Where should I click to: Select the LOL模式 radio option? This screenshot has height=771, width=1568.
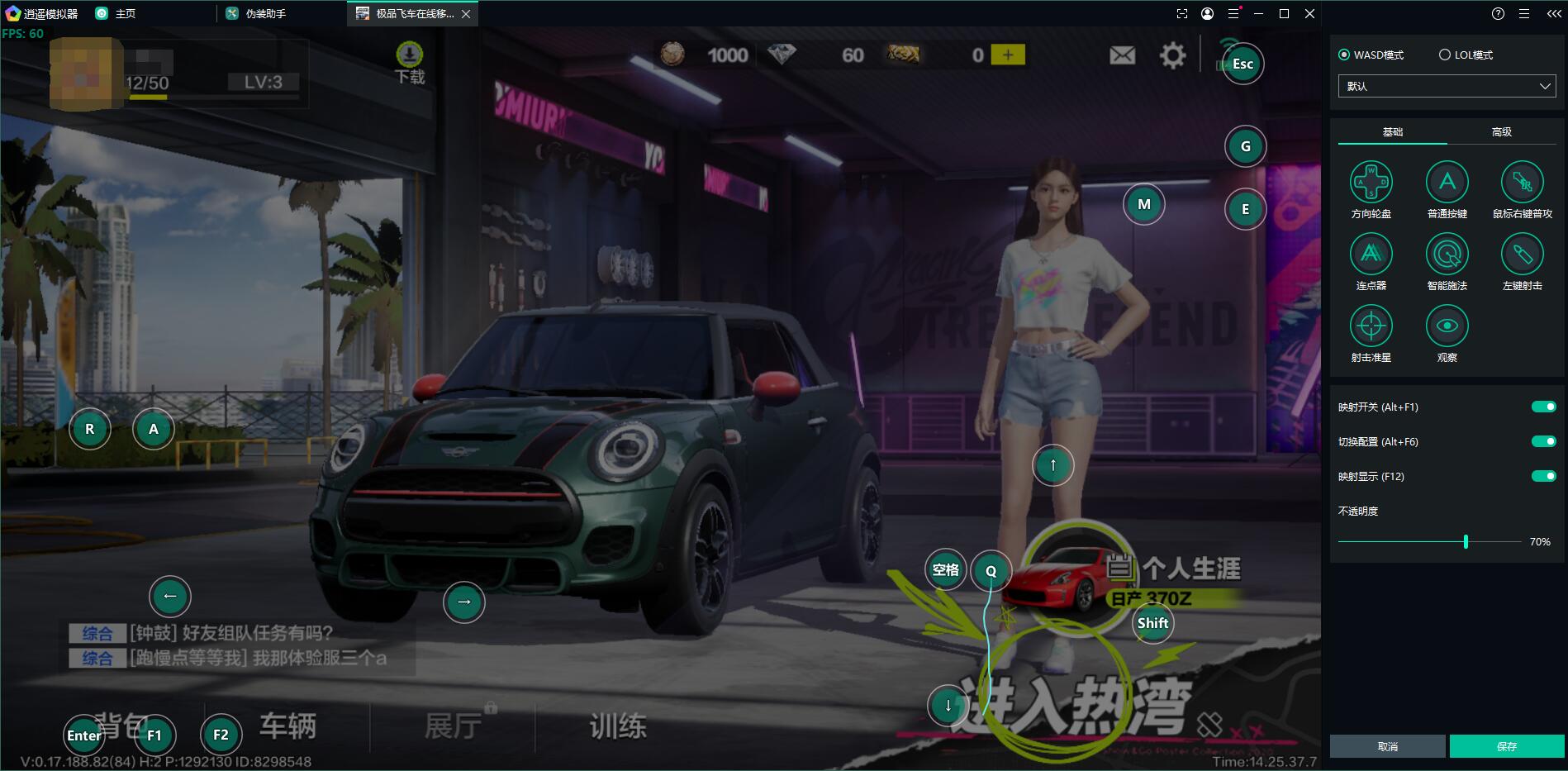pos(1445,55)
